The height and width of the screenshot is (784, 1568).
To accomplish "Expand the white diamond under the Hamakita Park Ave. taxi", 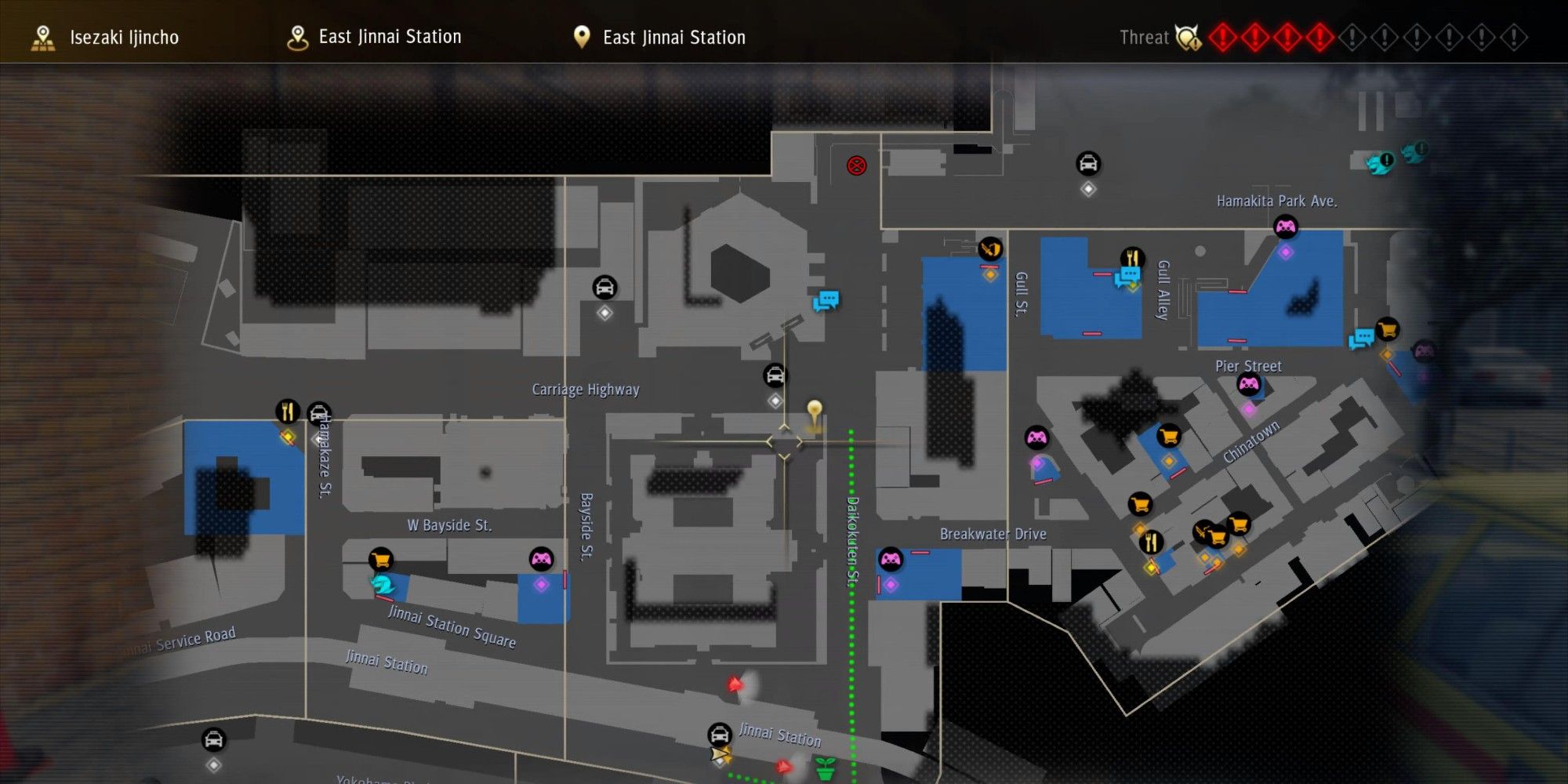I will tap(1087, 188).
